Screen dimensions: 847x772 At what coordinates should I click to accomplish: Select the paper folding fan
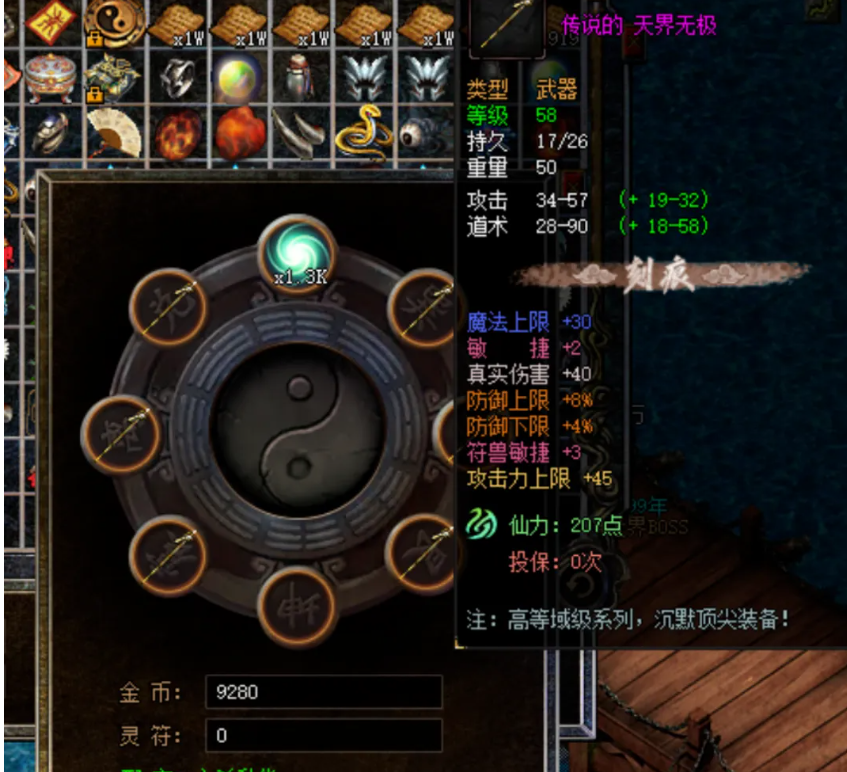pyautogui.click(x=113, y=132)
